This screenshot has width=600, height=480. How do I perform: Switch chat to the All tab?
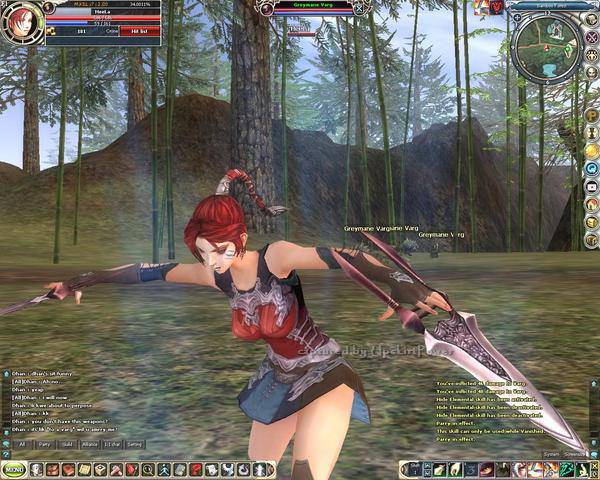pos(22,443)
